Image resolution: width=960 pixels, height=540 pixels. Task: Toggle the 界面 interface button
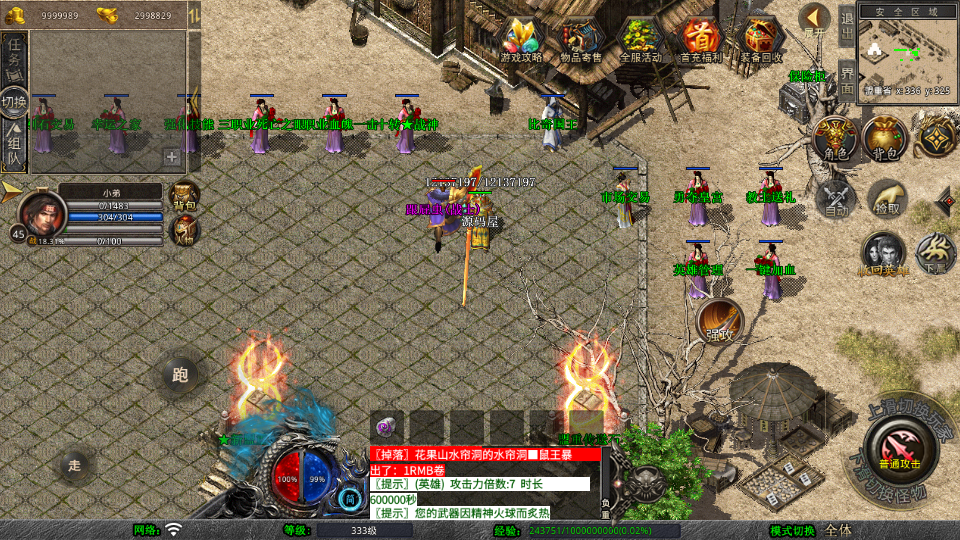click(846, 77)
